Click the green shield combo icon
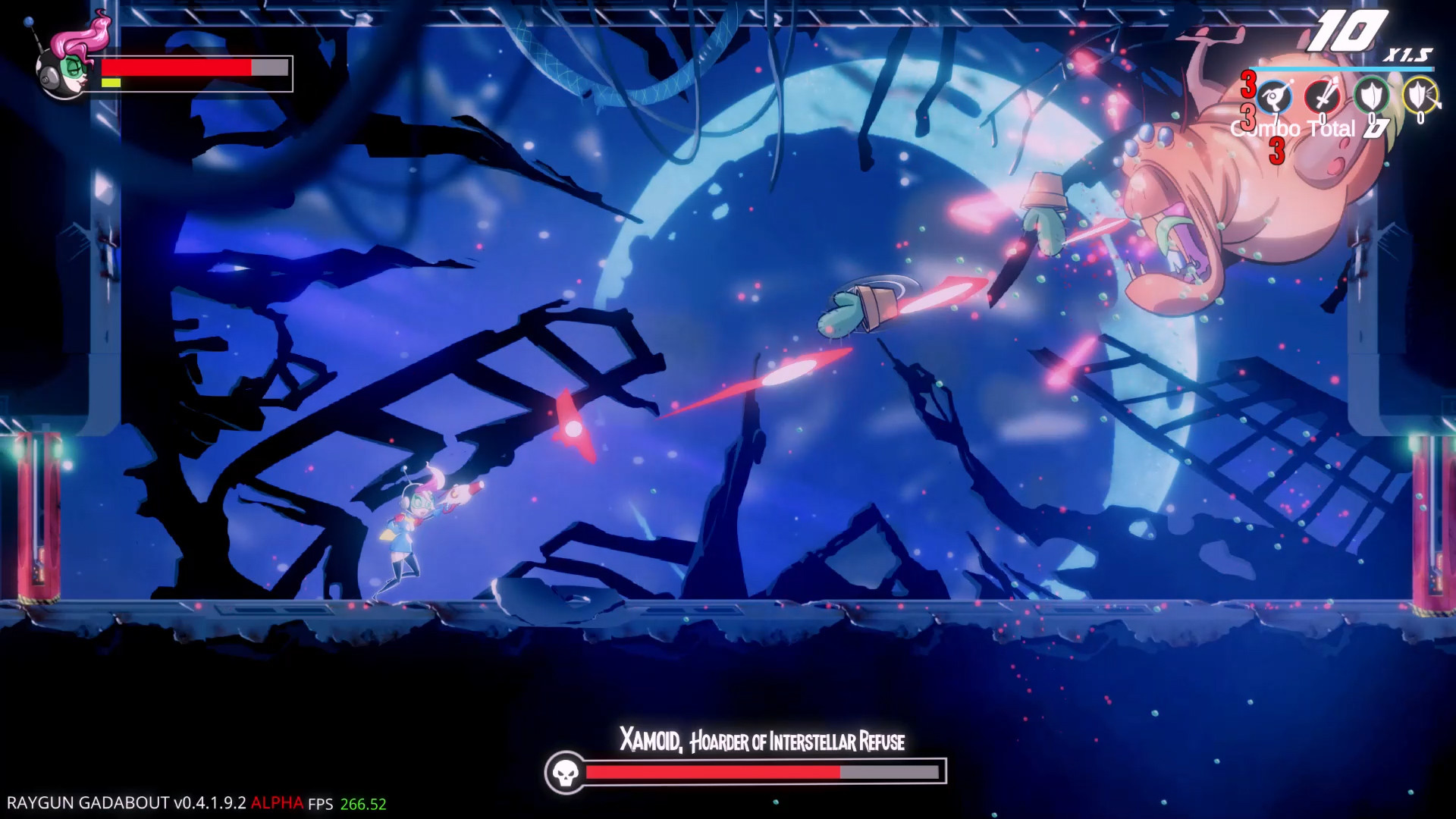1456x819 pixels. point(1372,95)
